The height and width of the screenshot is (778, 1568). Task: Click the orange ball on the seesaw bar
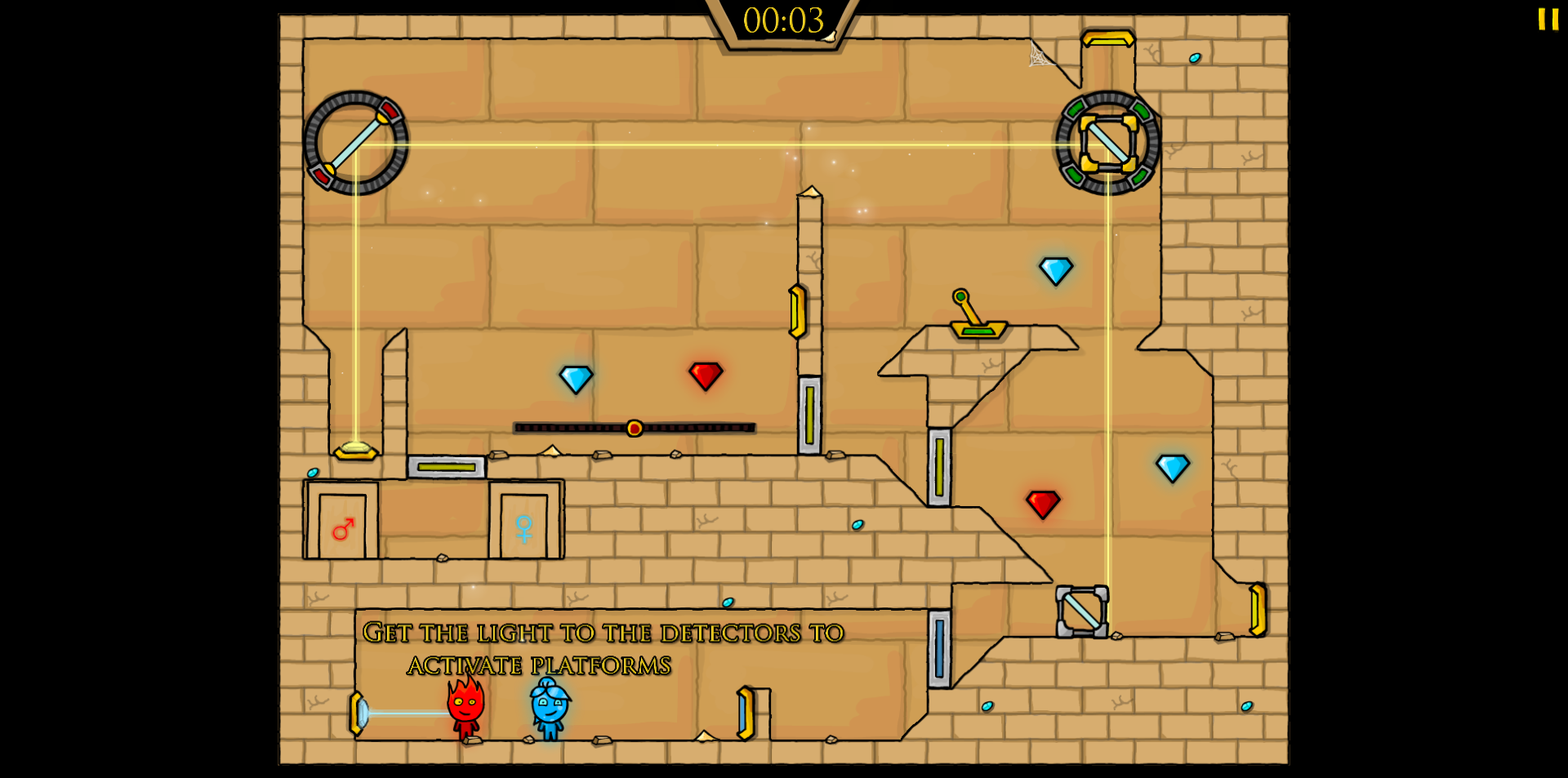click(x=633, y=428)
